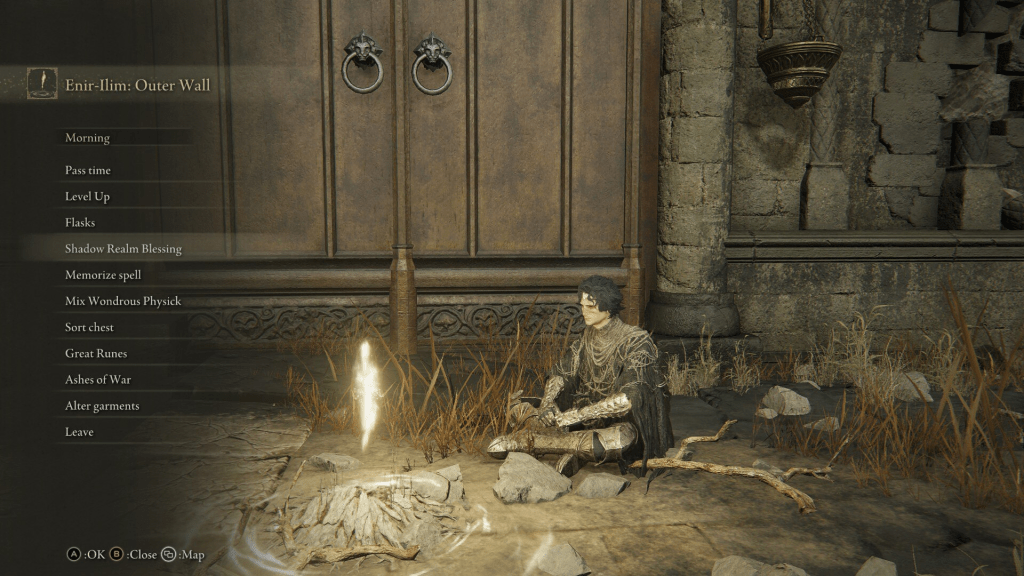The height and width of the screenshot is (576, 1024).
Task: Open the Sort chest option
Action: [90, 327]
